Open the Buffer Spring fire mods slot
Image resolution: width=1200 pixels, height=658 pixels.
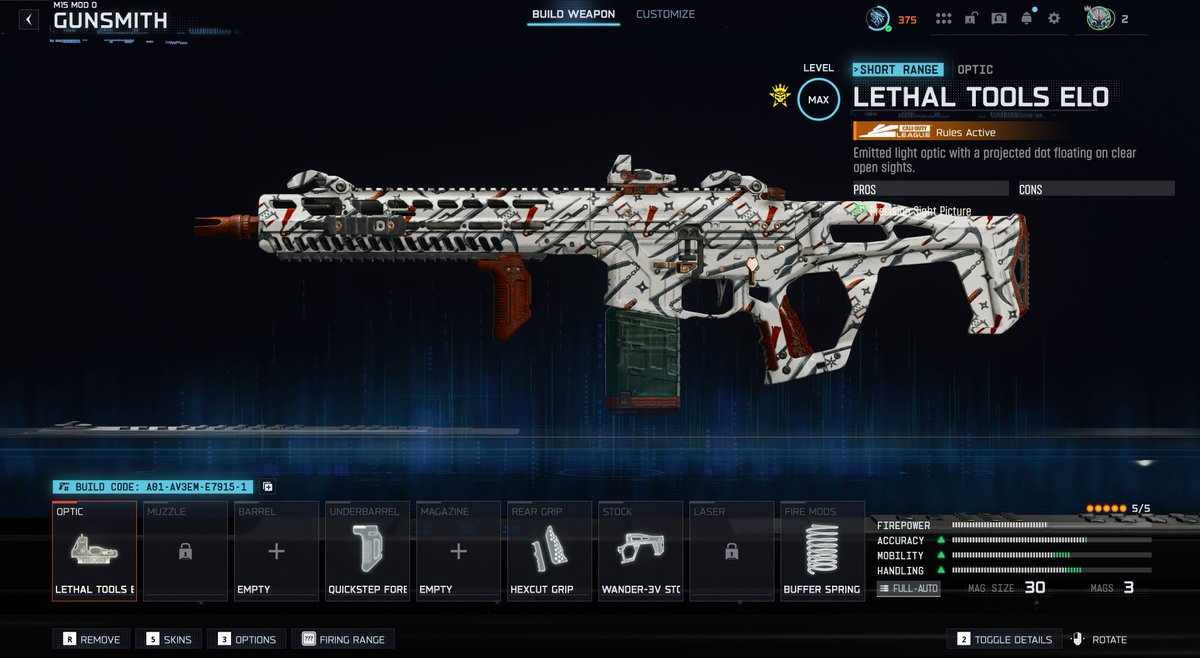(x=822, y=551)
